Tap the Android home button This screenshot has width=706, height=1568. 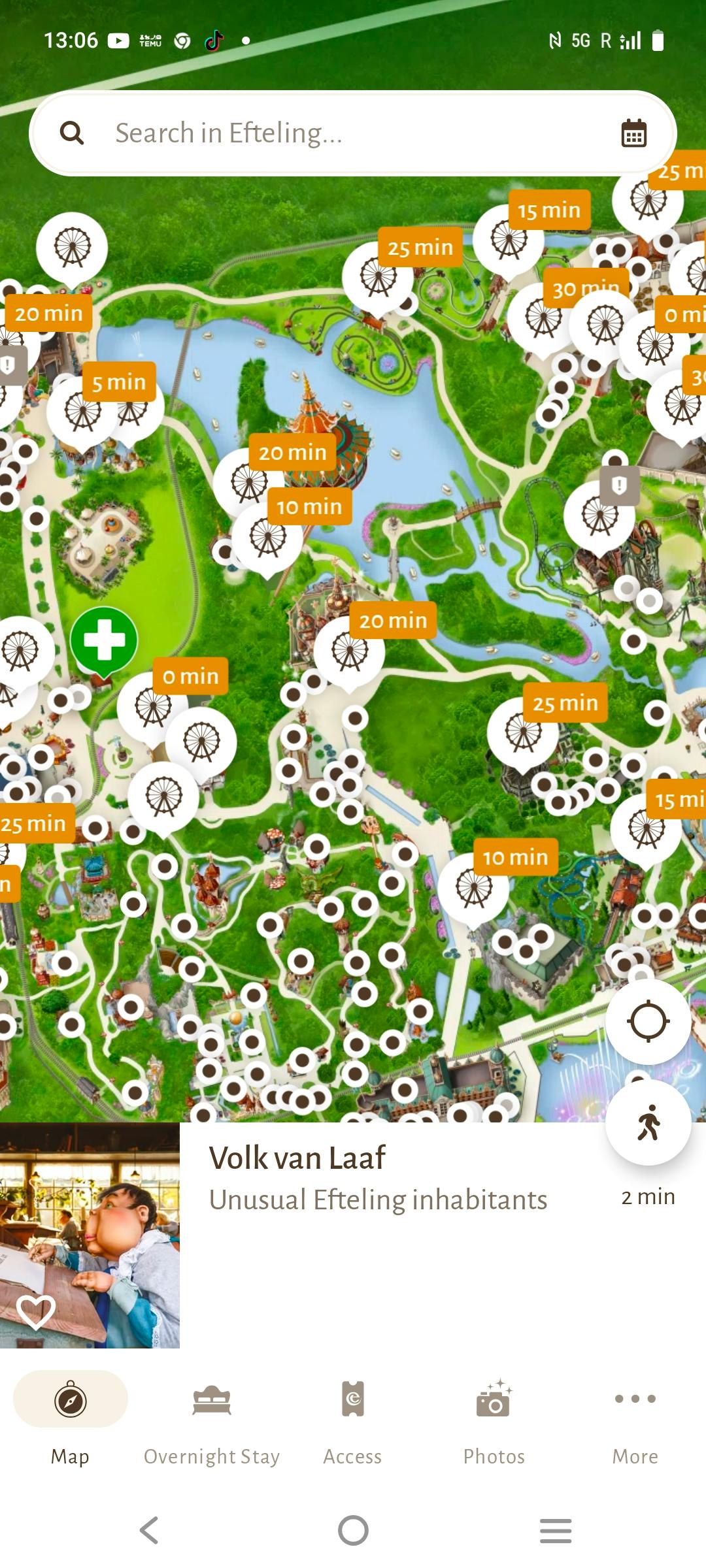tap(353, 1530)
